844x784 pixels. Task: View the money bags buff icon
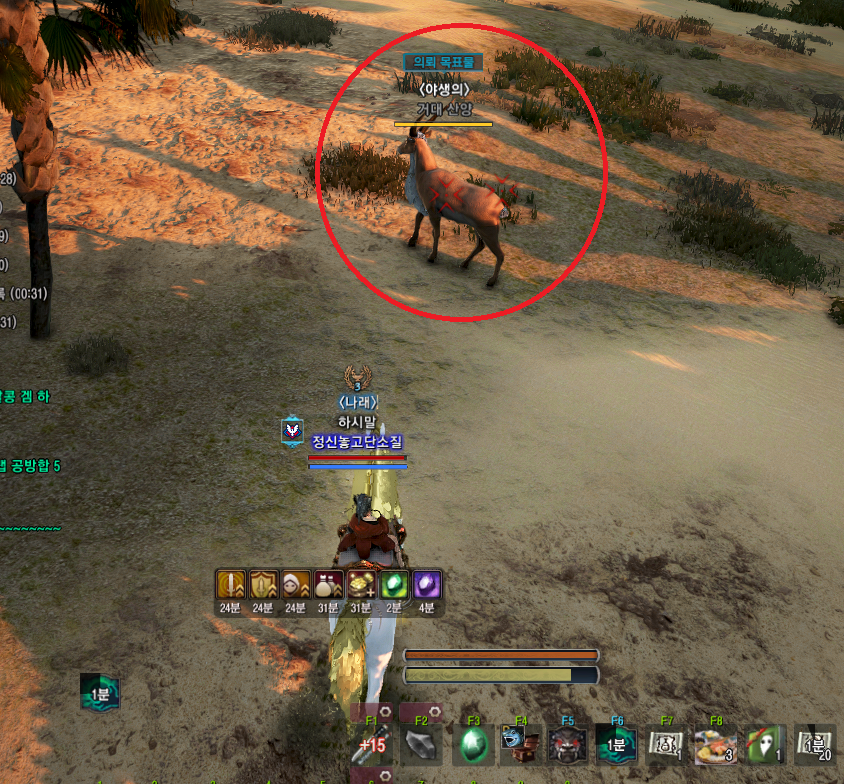pos(328,585)
